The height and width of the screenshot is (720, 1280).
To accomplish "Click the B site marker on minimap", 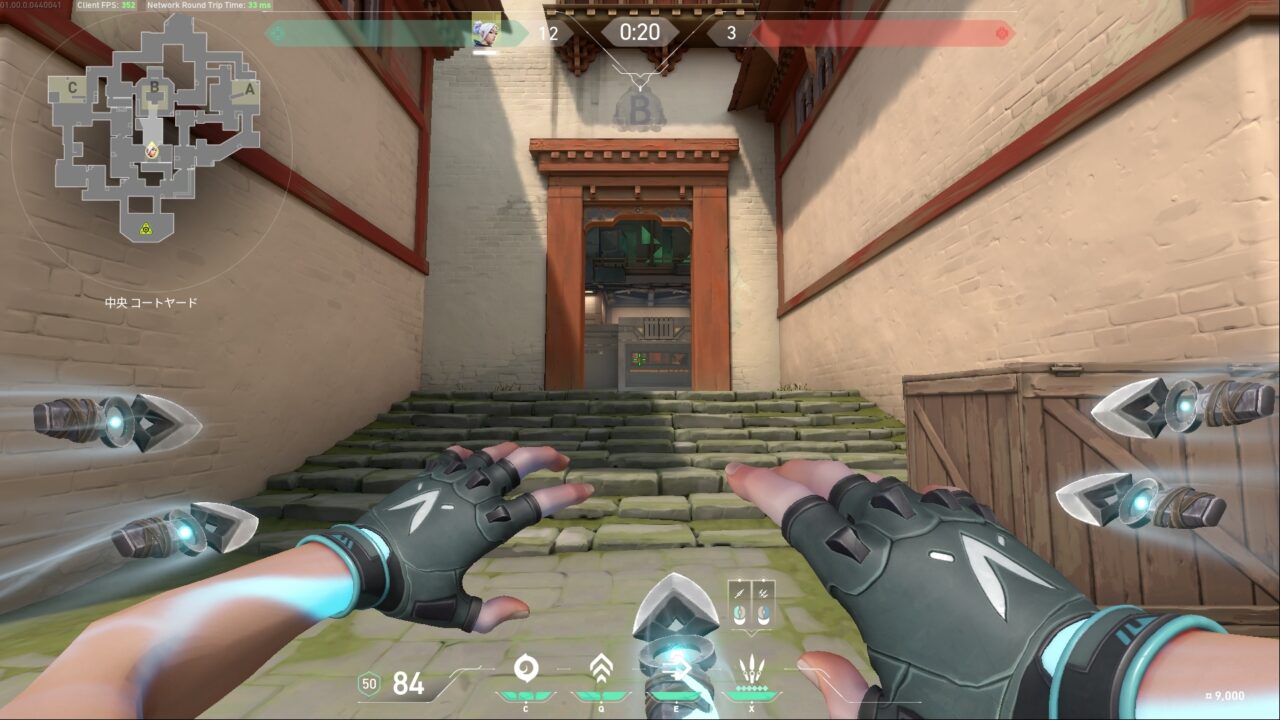I will coord(154,87).
